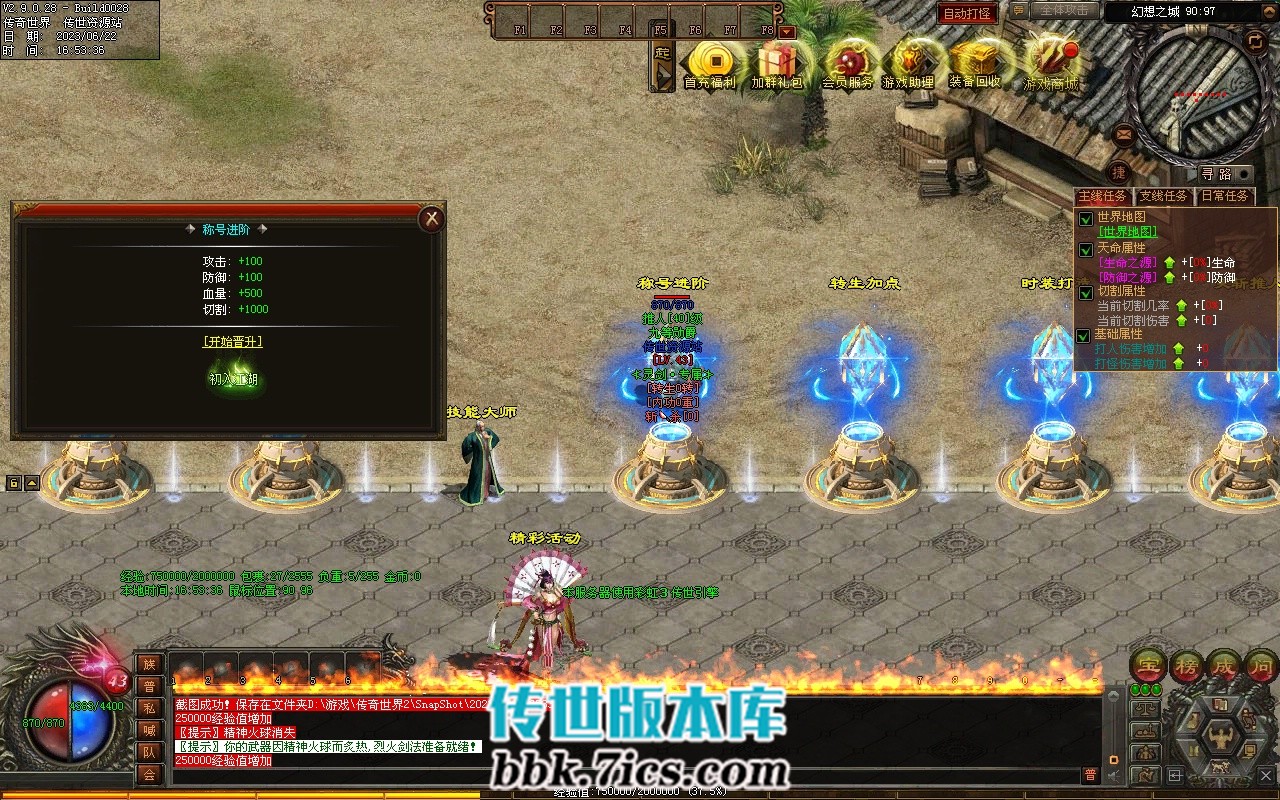1280x800 pixels.
Task: Click the 全体攻击 attack mode button
Action: (x=1063, y=11)
